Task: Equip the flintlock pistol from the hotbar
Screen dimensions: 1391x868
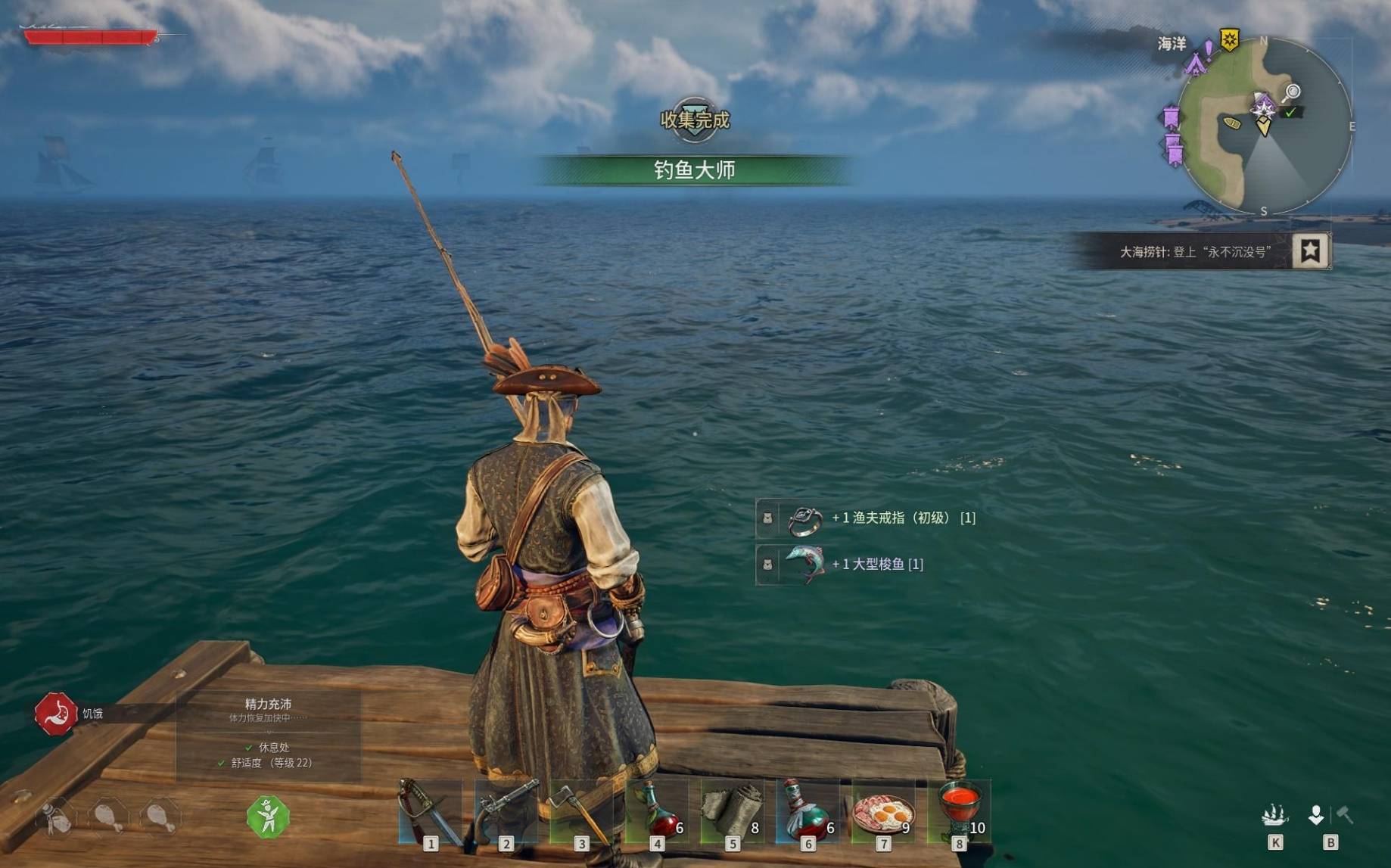Action: (505, 811)
